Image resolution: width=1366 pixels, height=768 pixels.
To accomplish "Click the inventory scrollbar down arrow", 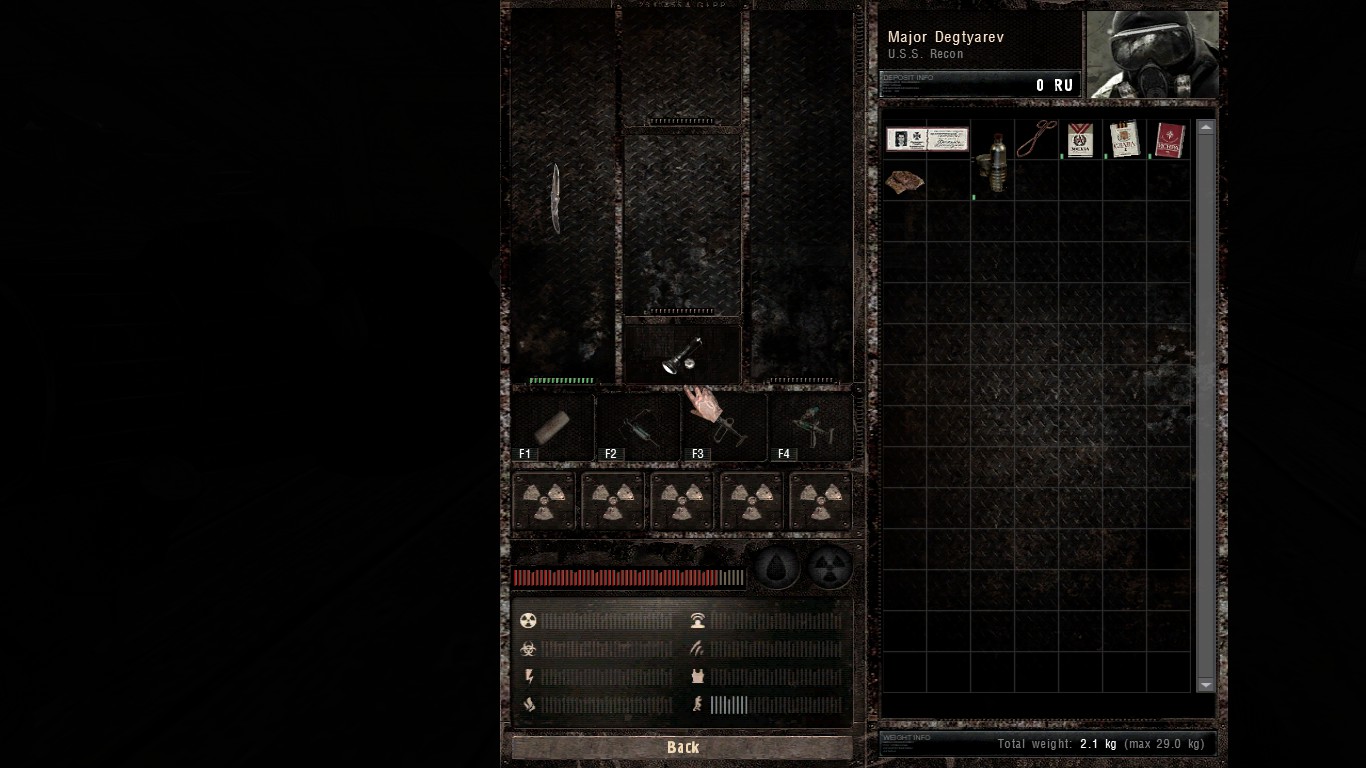I will (x=1205, y=685).
